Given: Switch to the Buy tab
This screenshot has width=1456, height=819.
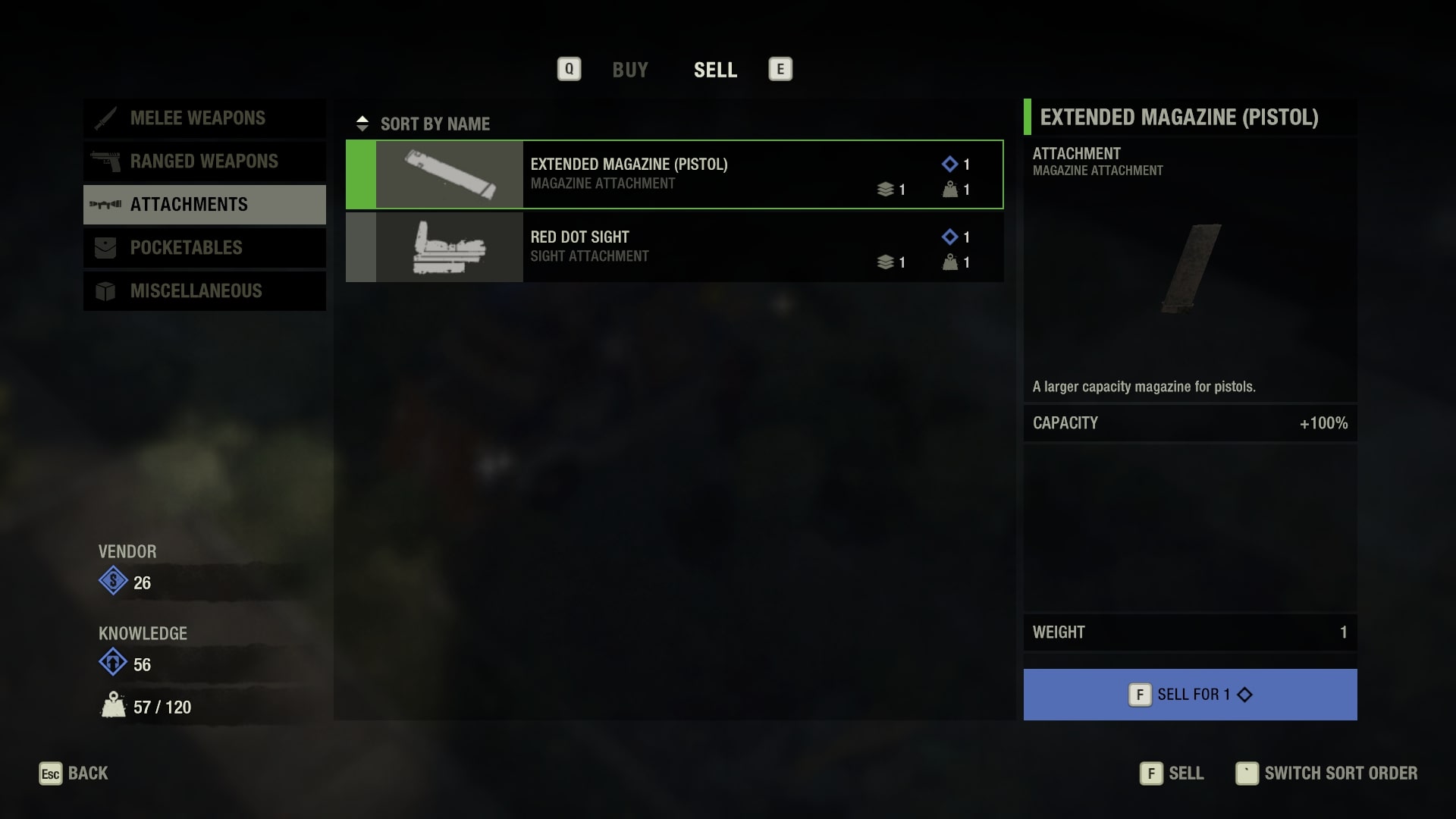Looking at the screenshot, I should (630, 70).
